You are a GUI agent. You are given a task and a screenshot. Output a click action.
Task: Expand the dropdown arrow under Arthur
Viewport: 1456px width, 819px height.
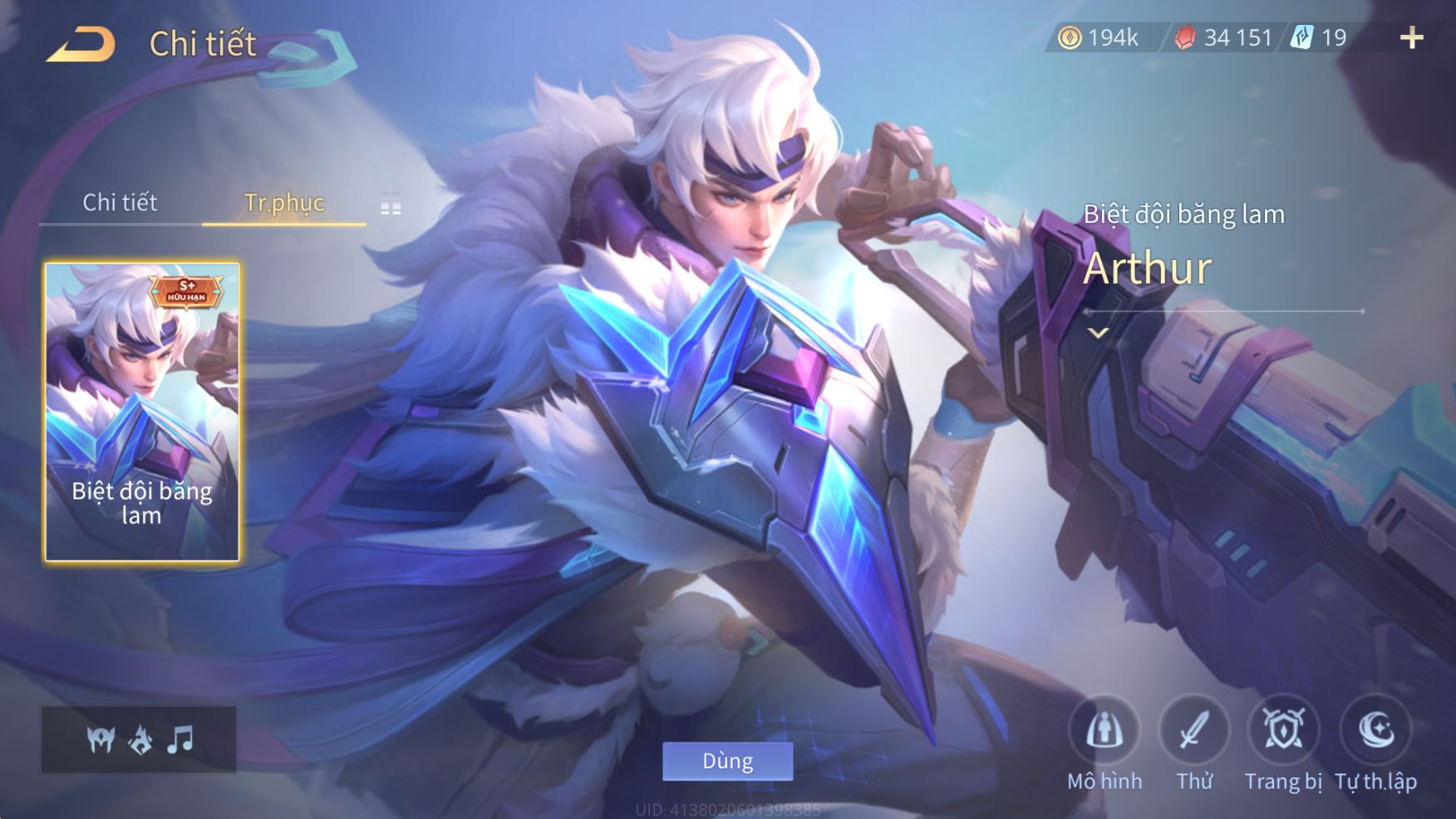pyautogui.click(x=1099, y=333)
